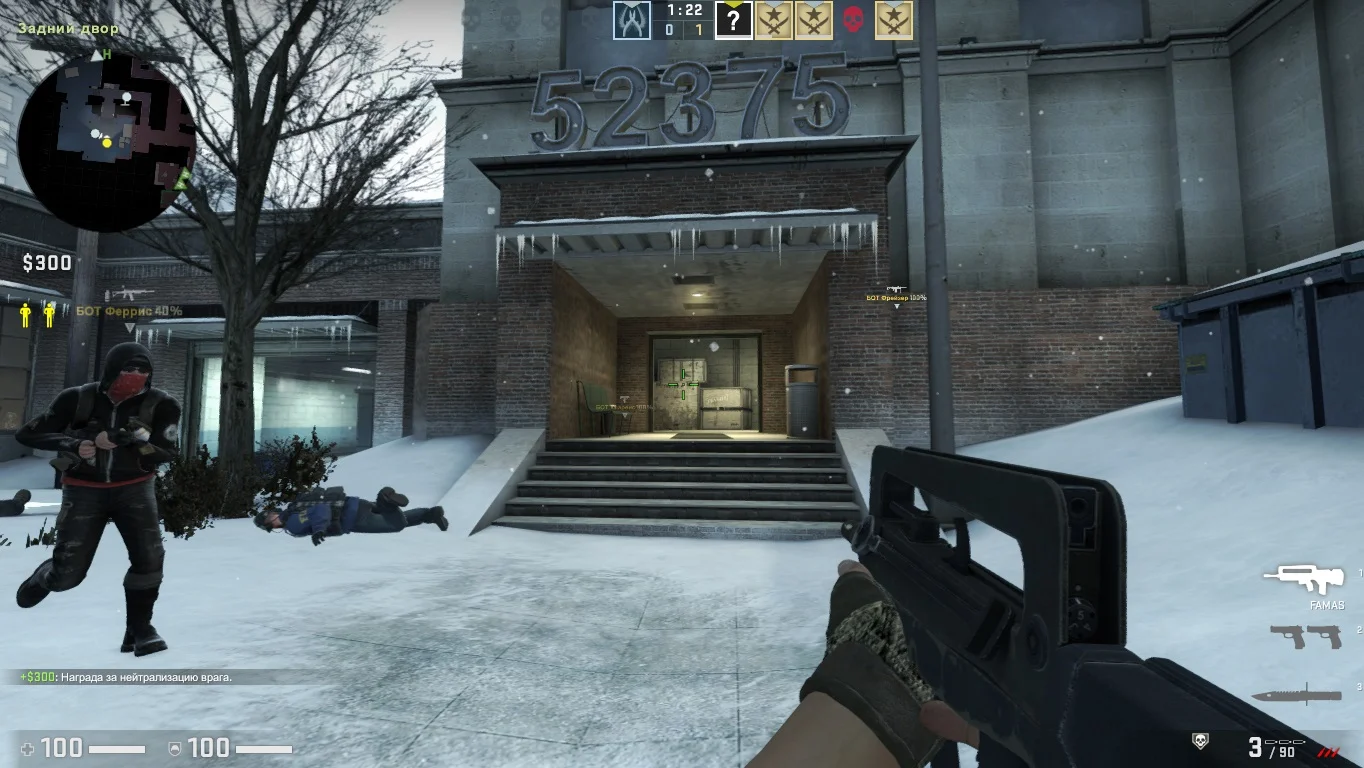This screenshot has height=768, width=1364.
Task: Click the circular radar minimap
Action: pos(107,141)
